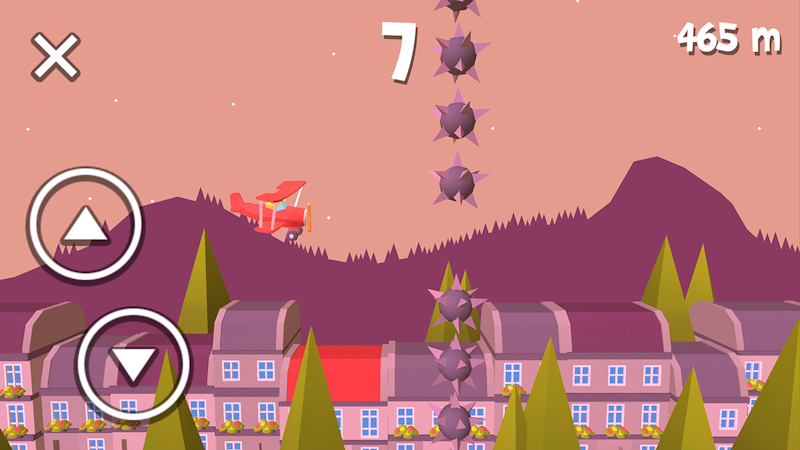Close the game with the X button
The width and height of the screenshot is (800, 450).
pos(55,56)
